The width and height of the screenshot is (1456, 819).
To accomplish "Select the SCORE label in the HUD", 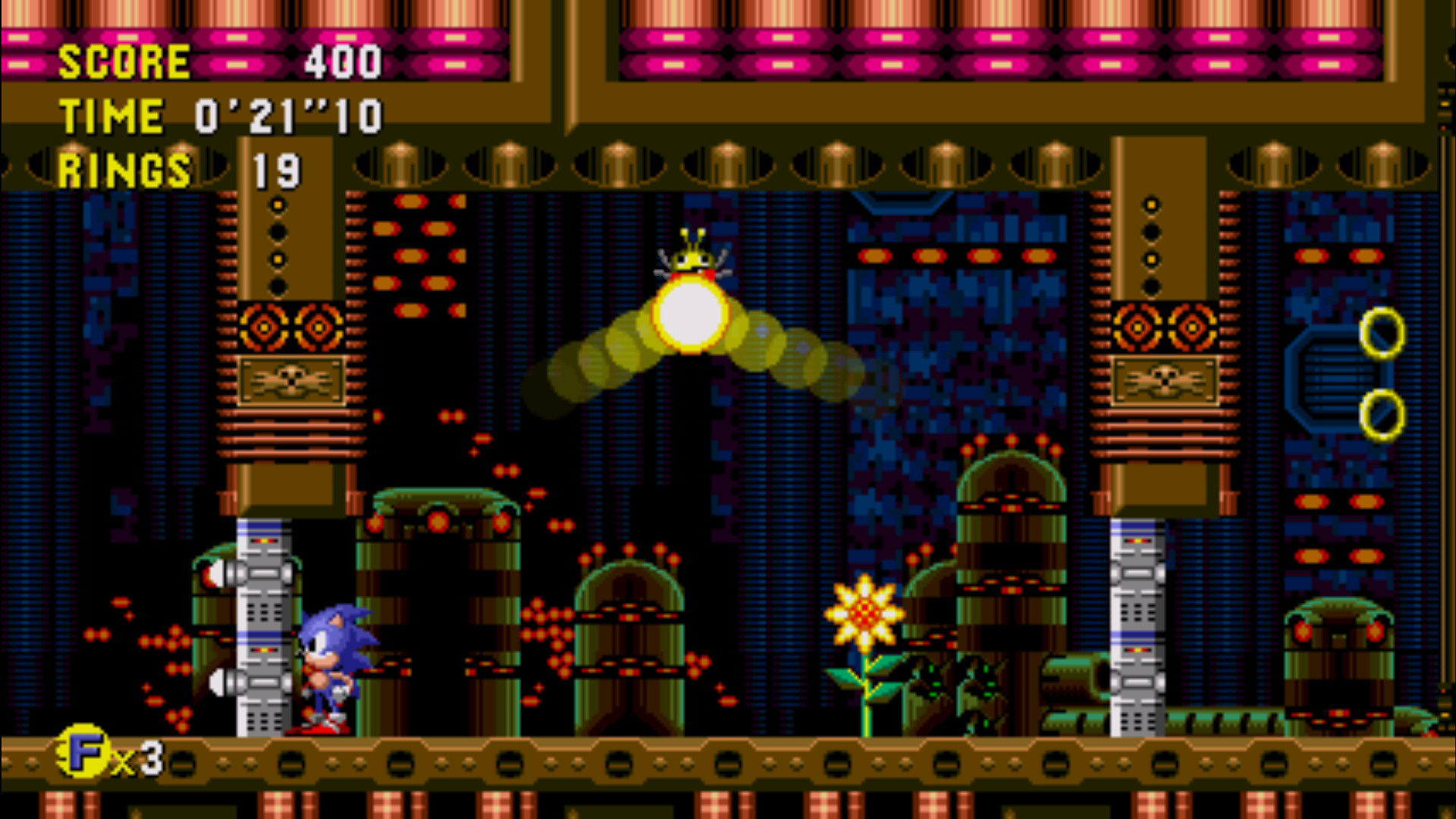I will coord(125,61).
